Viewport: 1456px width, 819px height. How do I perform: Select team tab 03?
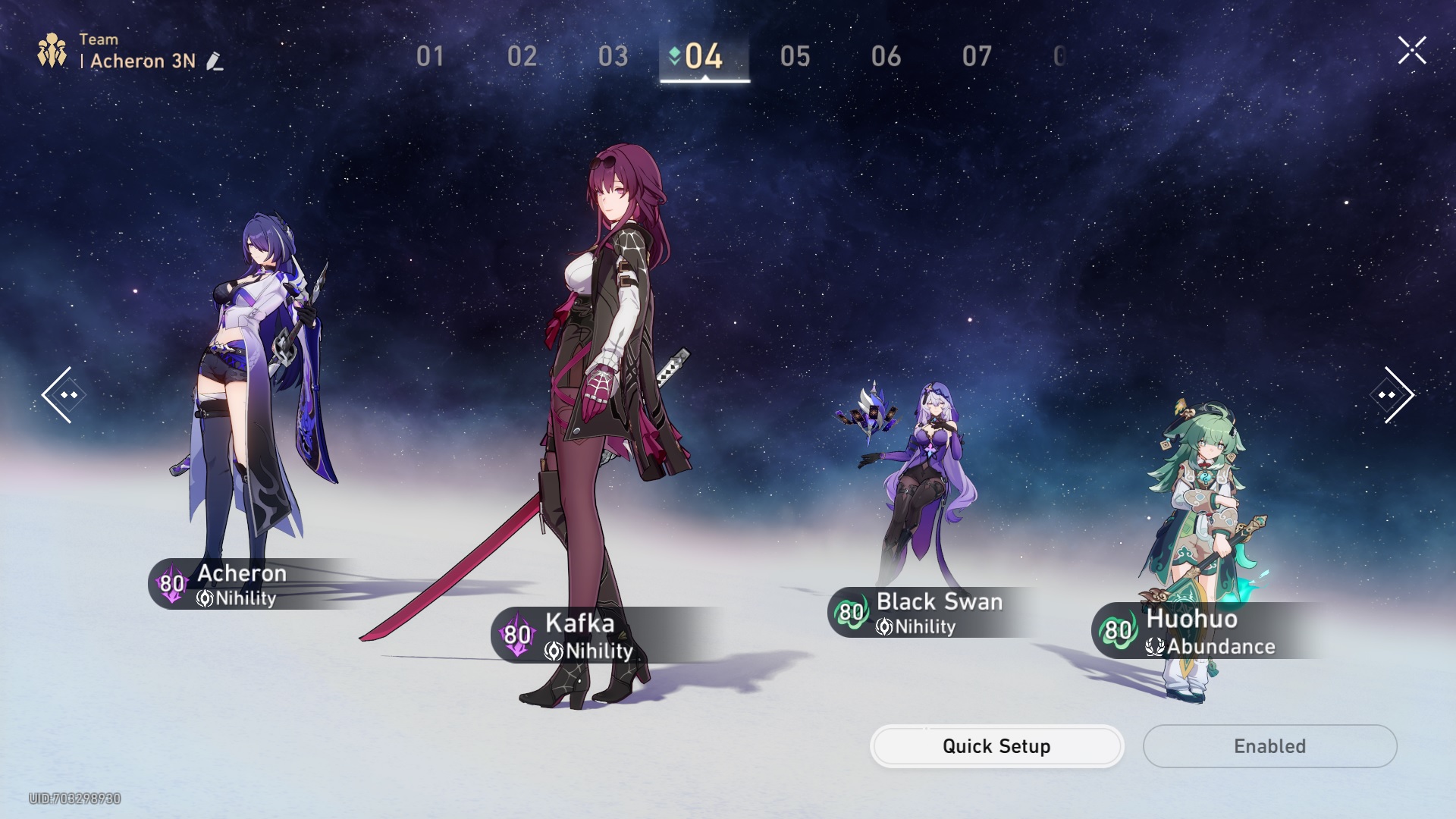613,56
